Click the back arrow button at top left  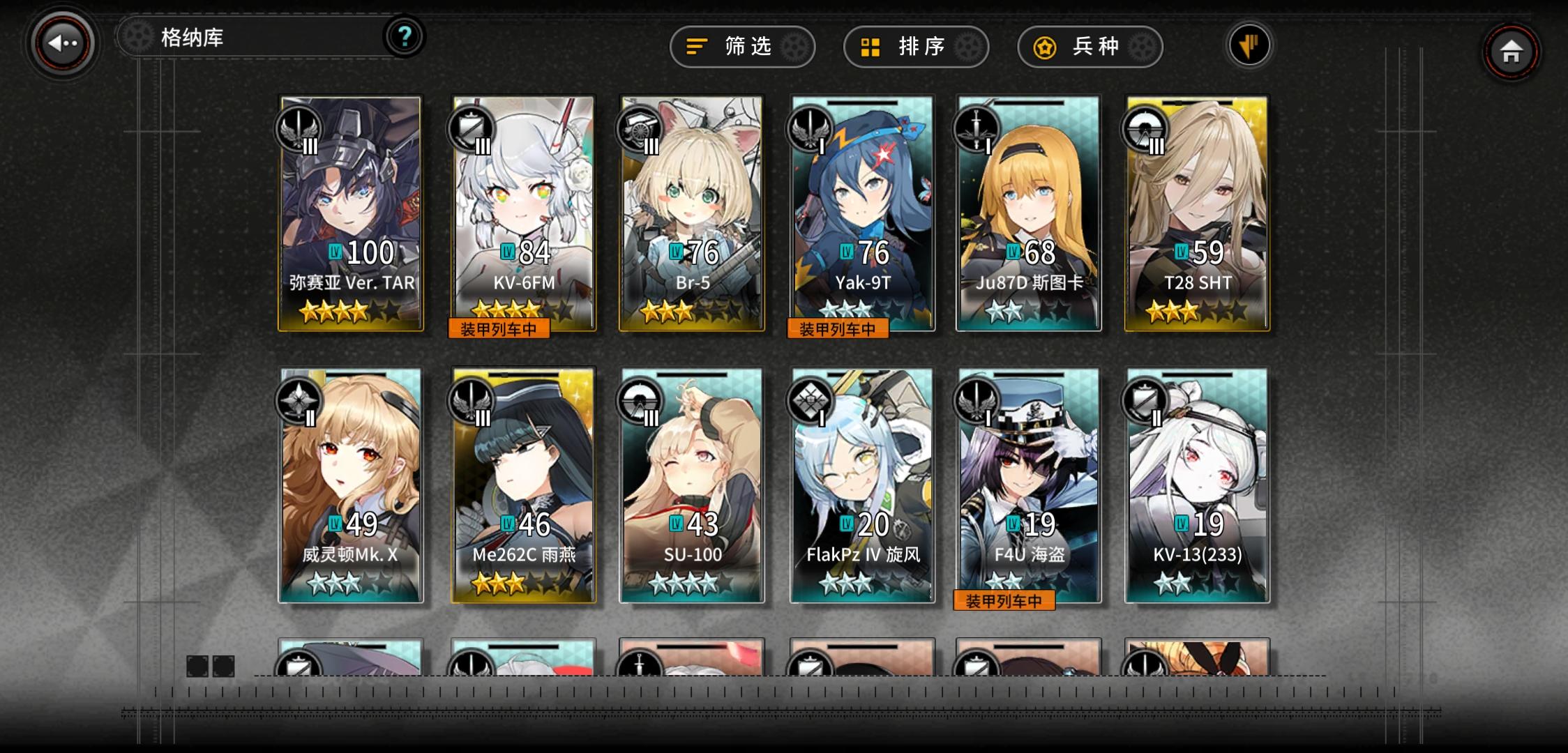(61, 43)
